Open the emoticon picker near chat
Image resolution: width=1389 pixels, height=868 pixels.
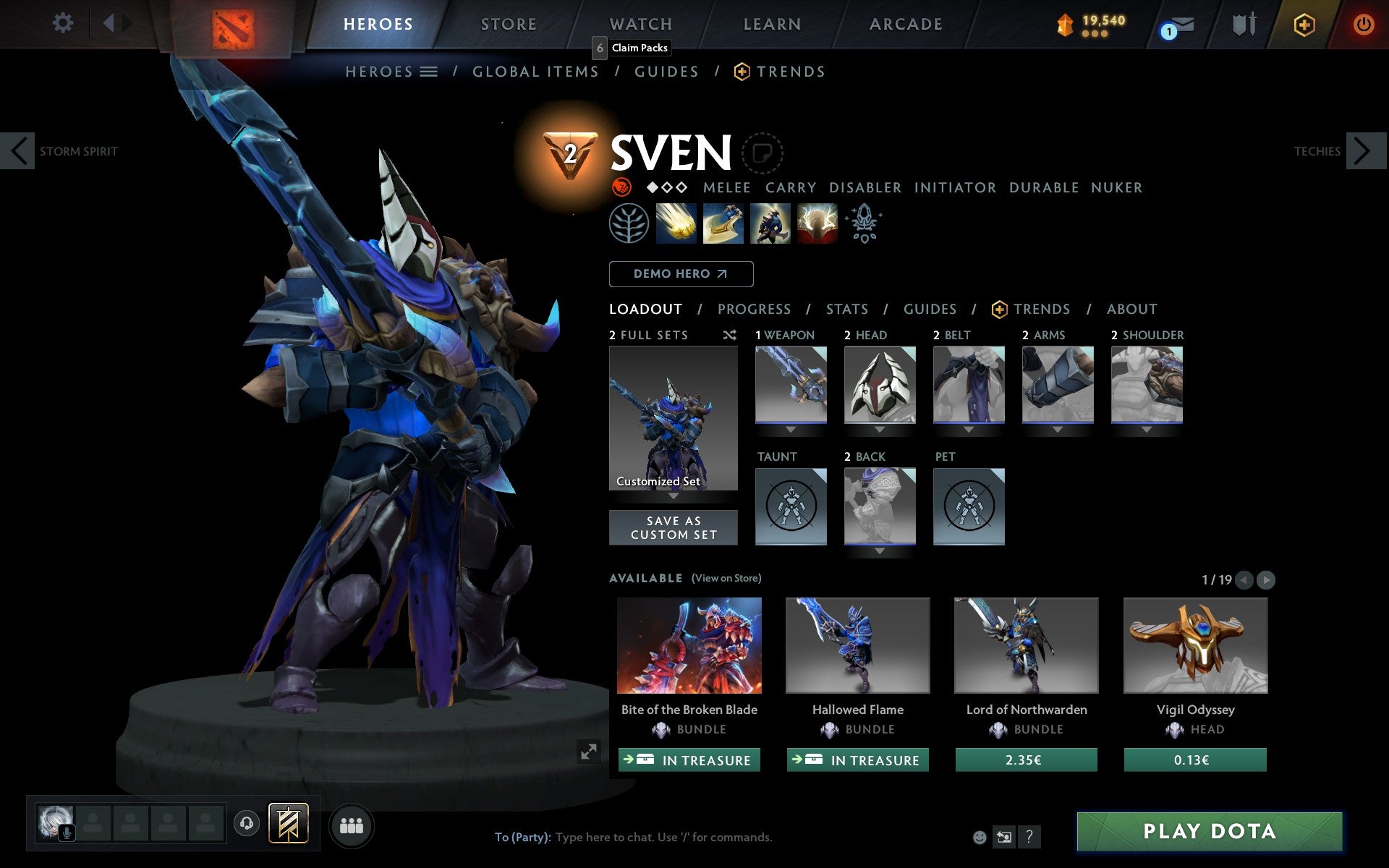(980, 837)
